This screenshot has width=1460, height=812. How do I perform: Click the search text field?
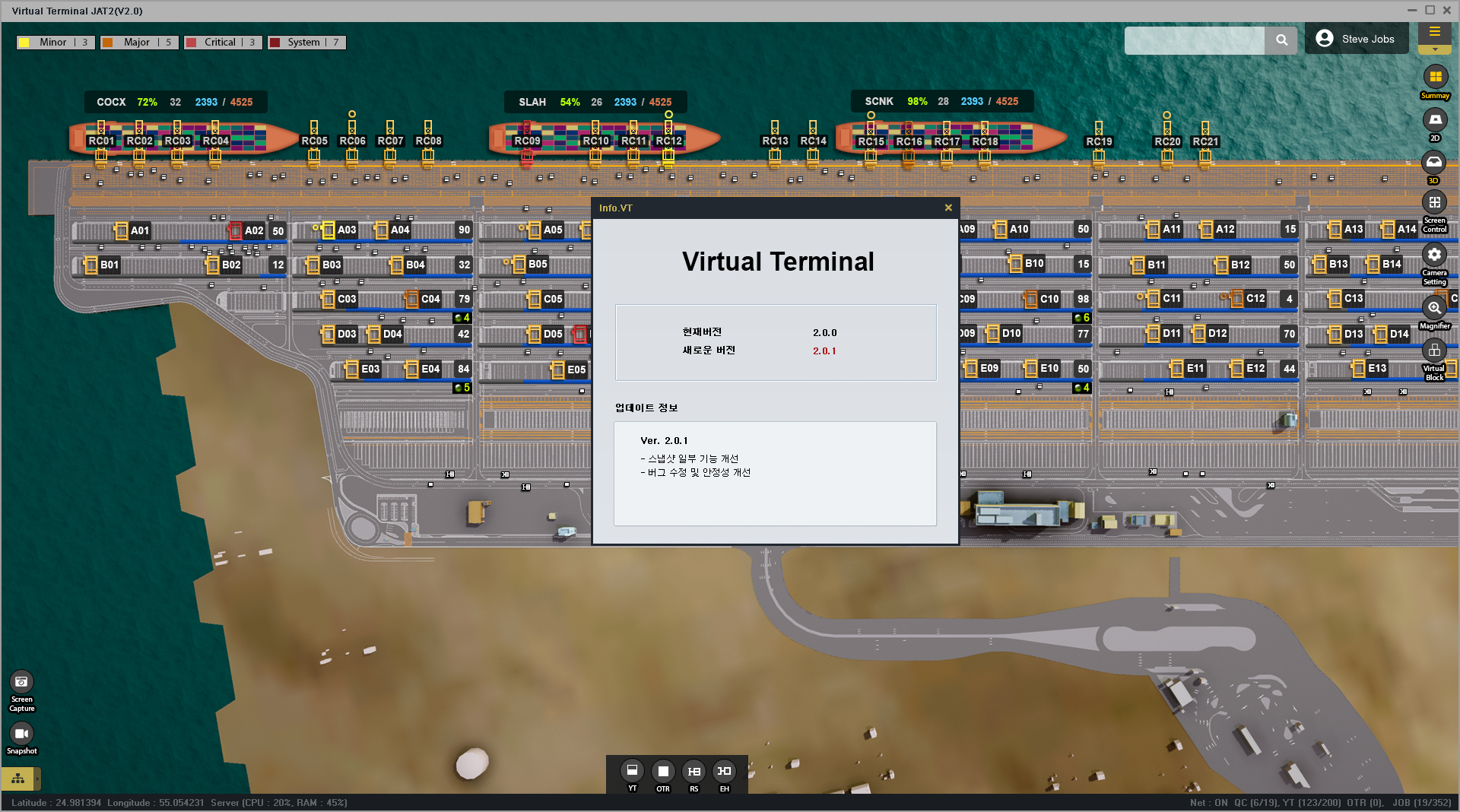[x=1194, y=40]
